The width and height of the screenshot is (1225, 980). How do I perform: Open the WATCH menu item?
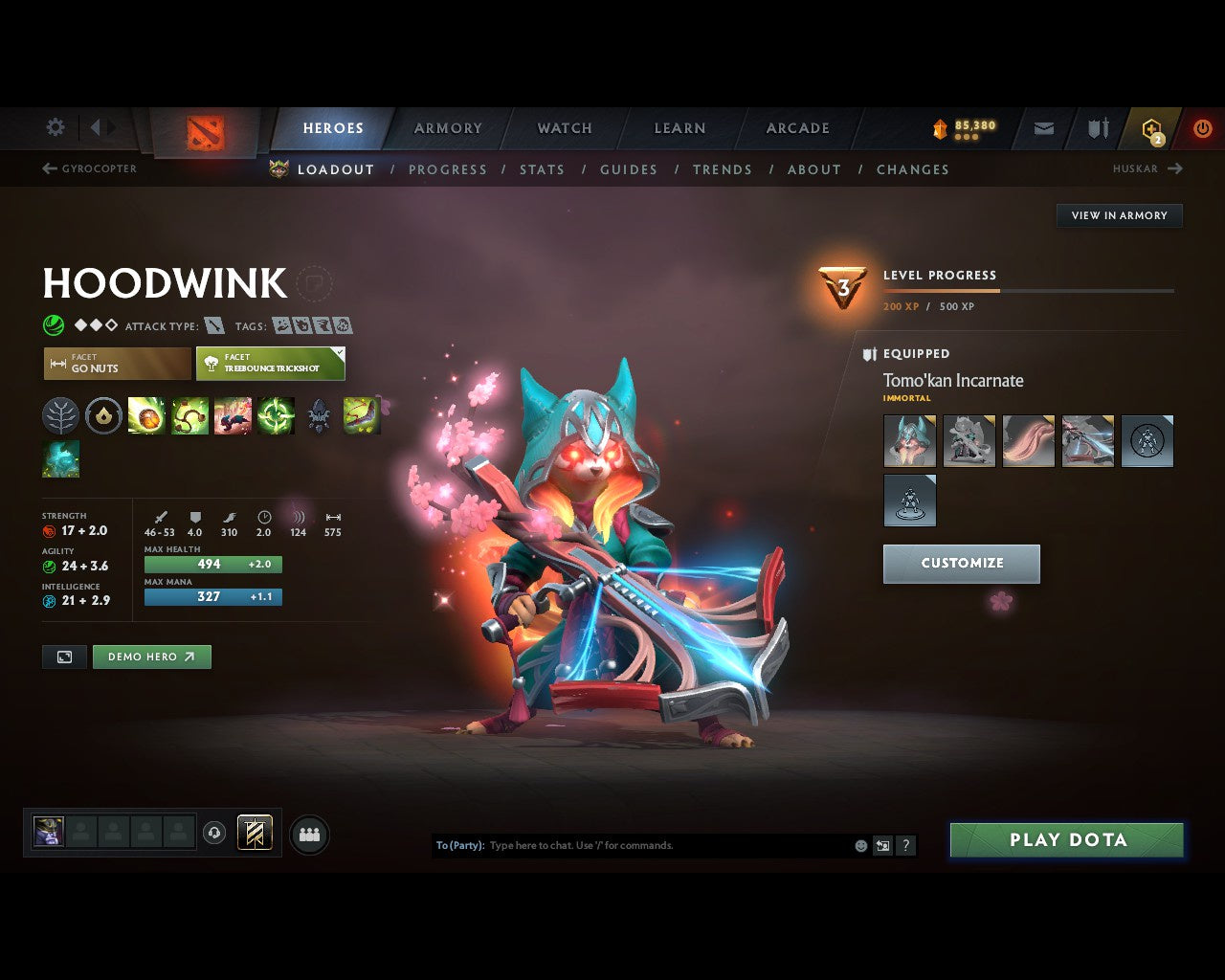pyautogui.click(x=564, y=127)
